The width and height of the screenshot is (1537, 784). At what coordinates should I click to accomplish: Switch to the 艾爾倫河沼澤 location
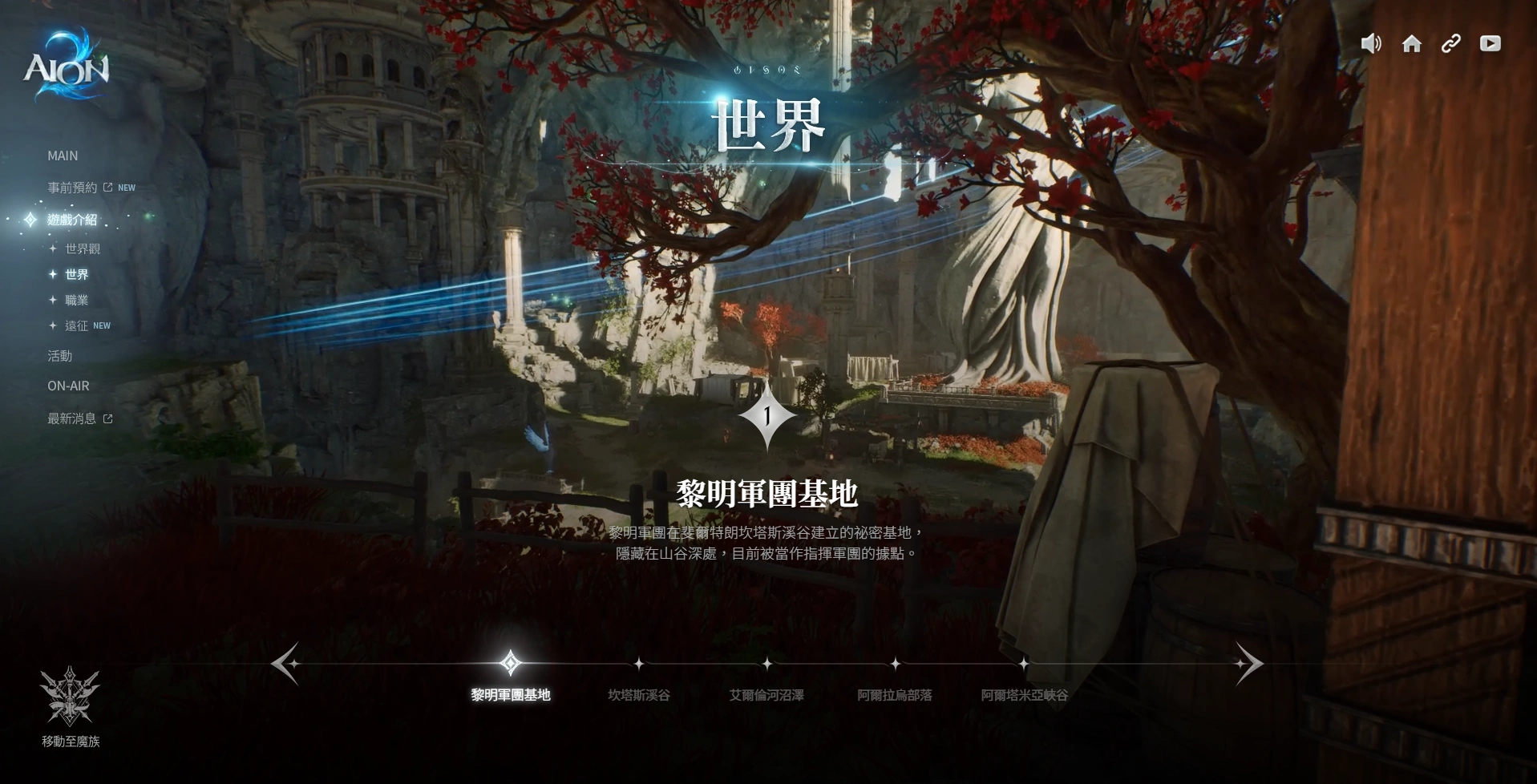(766, 694)
